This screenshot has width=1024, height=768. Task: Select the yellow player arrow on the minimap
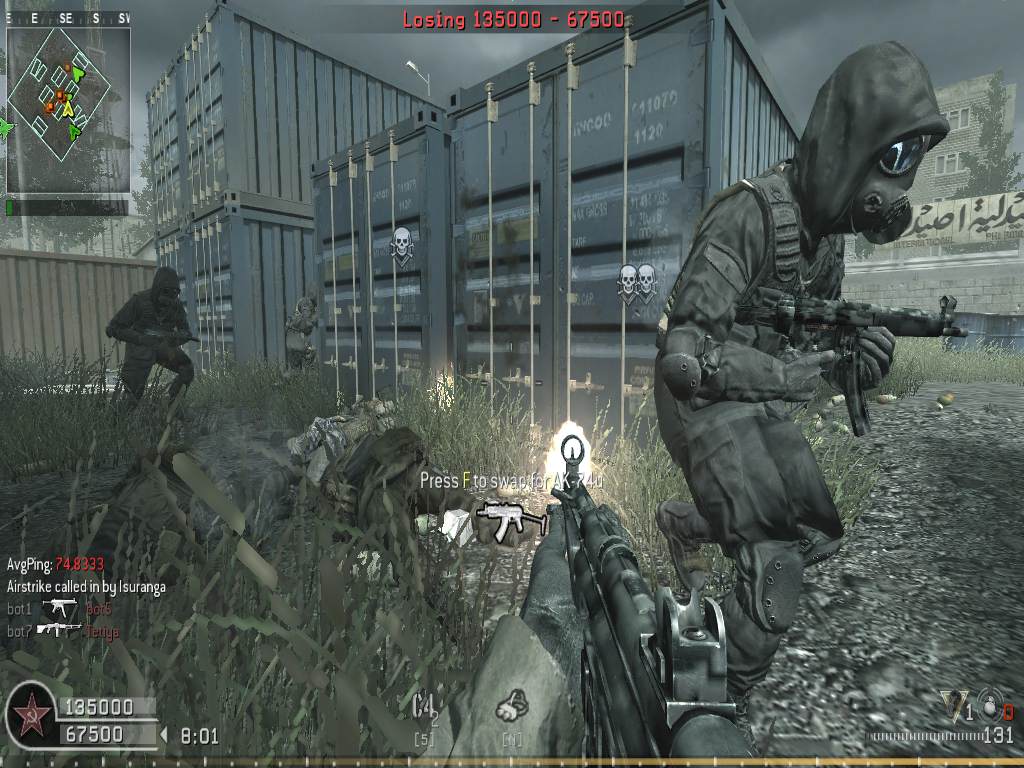click(x=68, y=109)
